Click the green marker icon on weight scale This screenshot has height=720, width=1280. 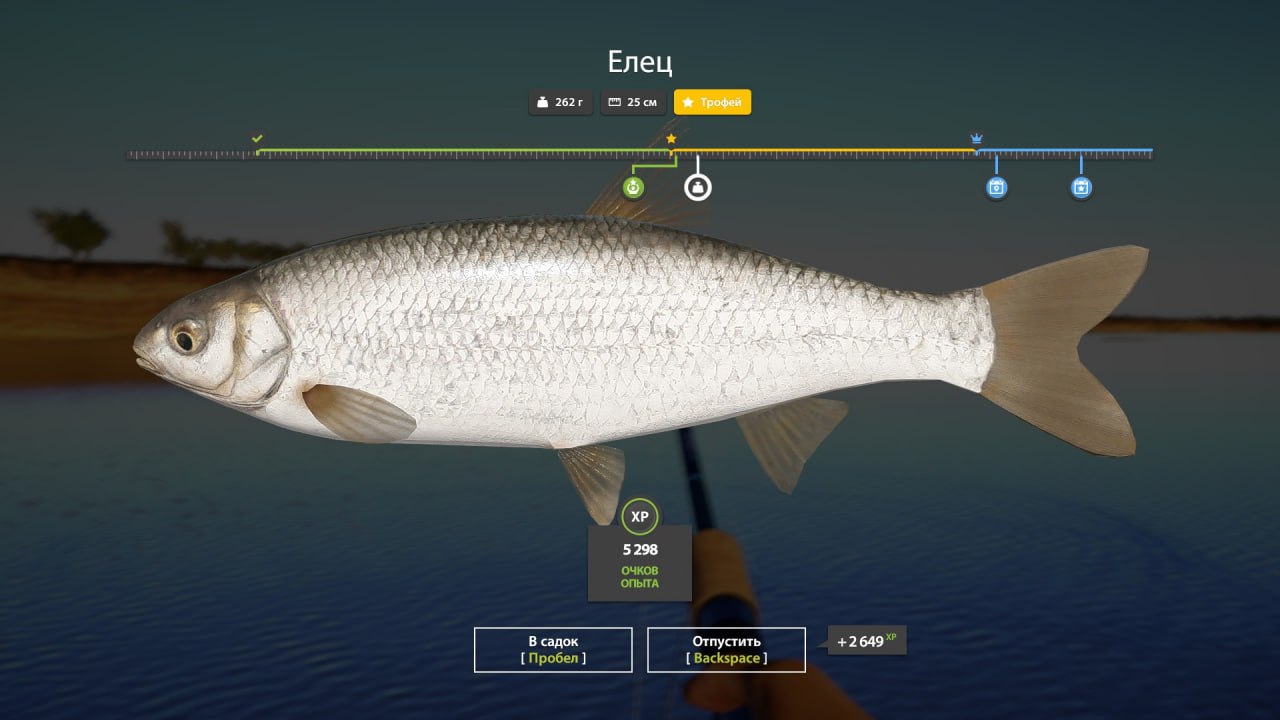633,187
